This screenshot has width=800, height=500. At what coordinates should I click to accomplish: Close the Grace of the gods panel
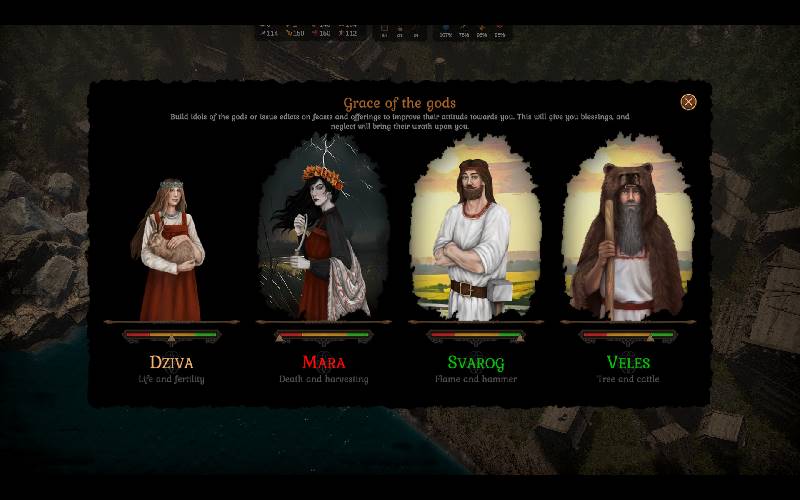coord(688,102)
